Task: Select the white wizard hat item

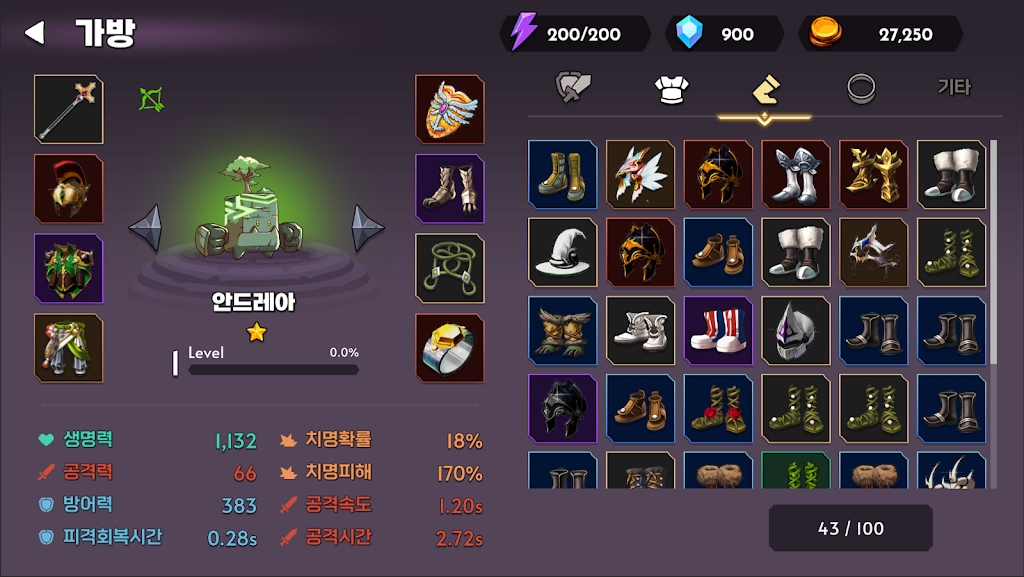Action: 563,252
